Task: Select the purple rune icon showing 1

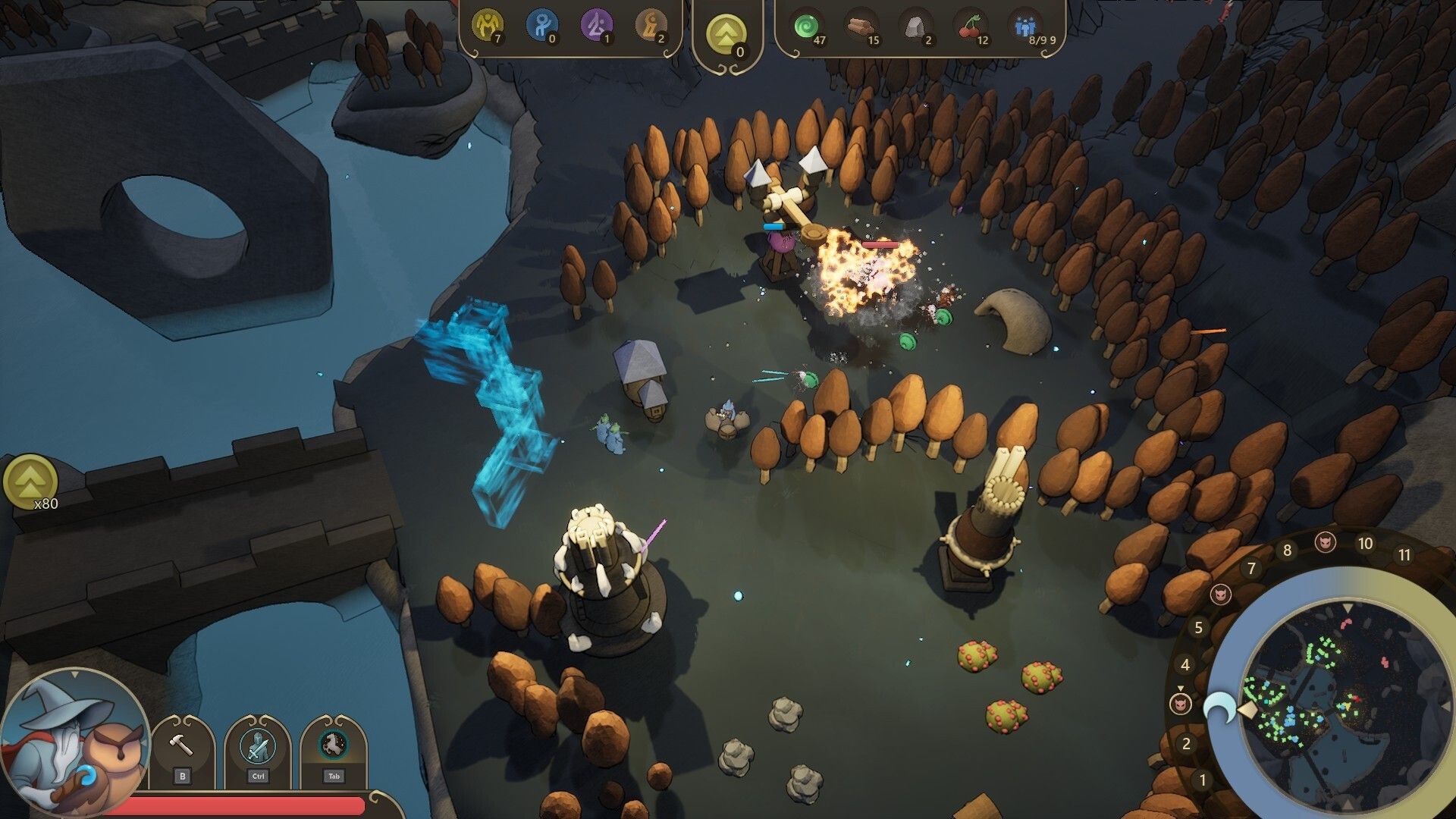Action: tap(596, 26)
